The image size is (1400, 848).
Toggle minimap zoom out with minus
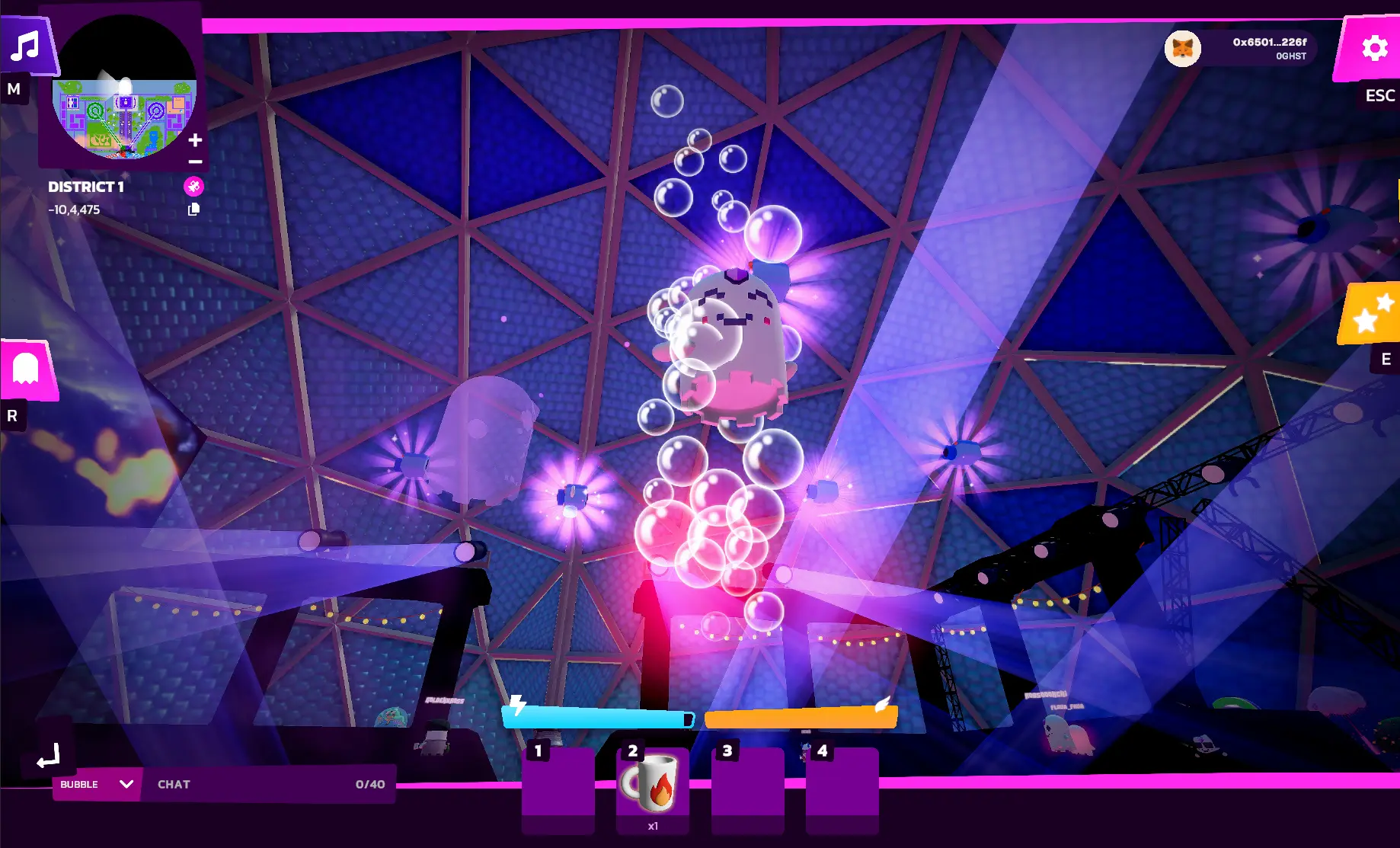coord(195,162)
